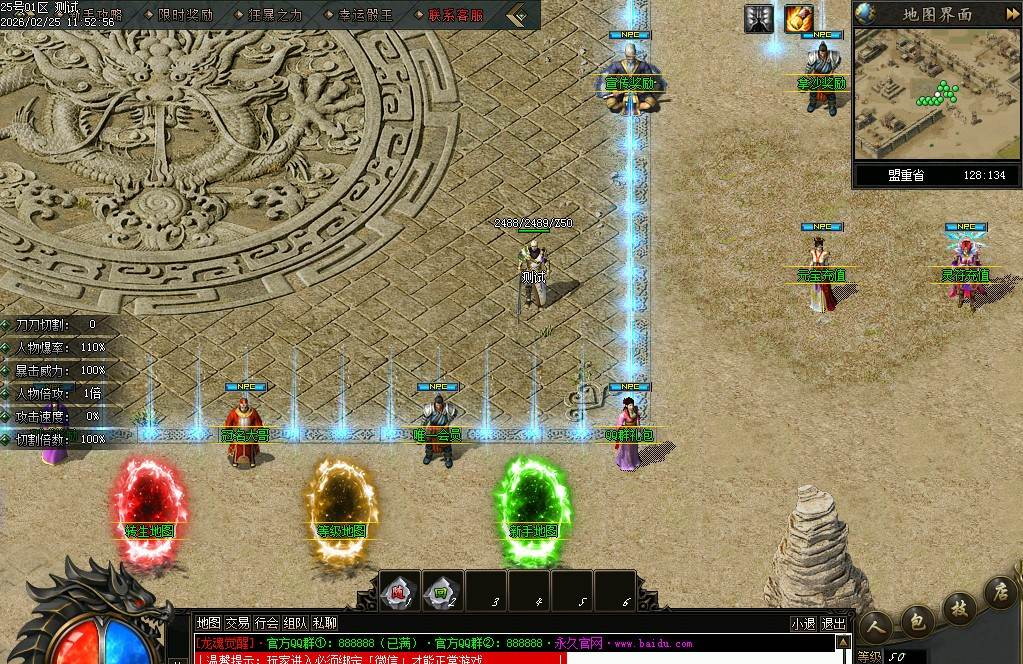Viewport: 1023px width, 664px height.
Task: Activate the golden fist skill icon
Action: (798, 18)
